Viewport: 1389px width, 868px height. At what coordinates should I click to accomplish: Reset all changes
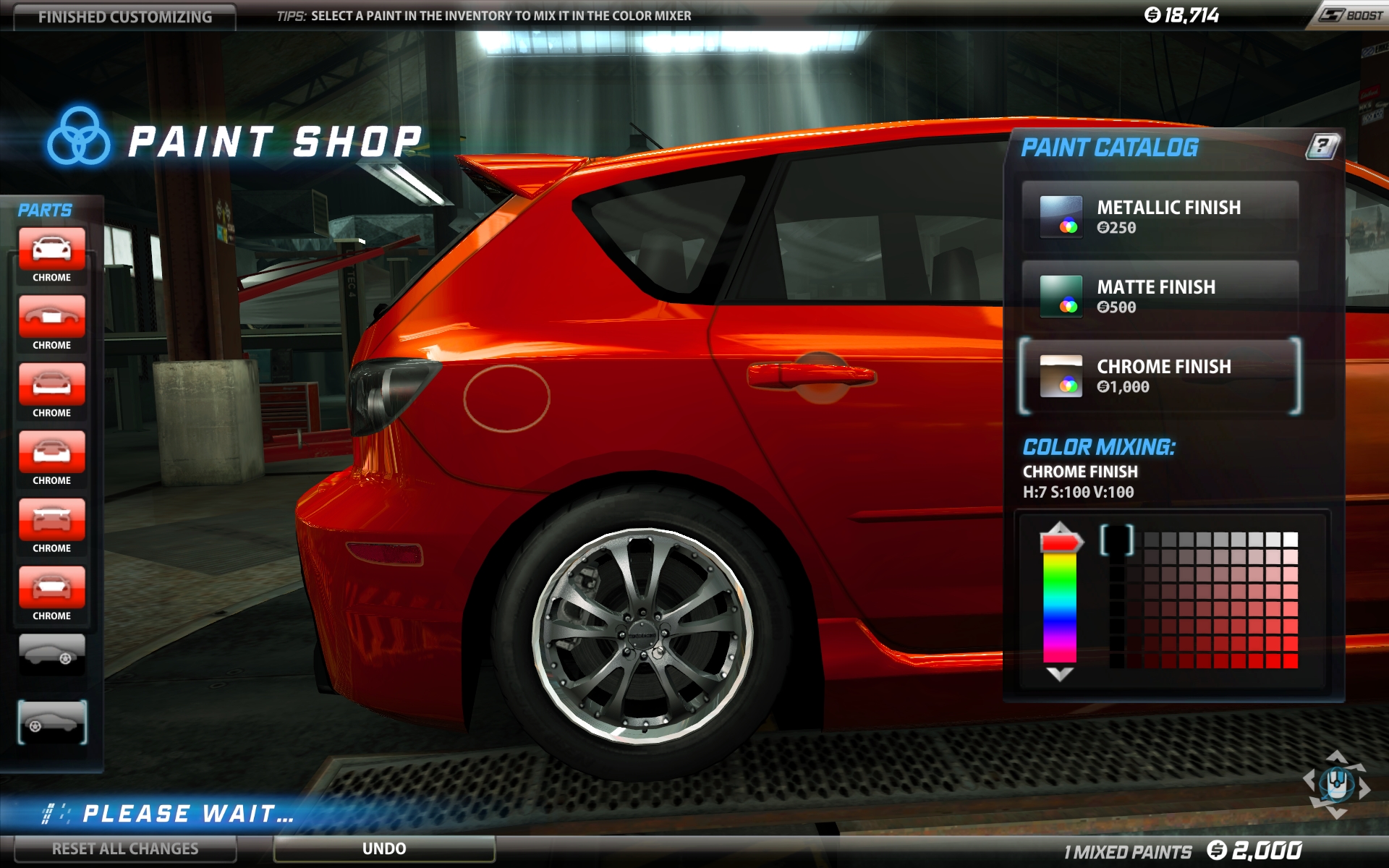pos(124,848)
